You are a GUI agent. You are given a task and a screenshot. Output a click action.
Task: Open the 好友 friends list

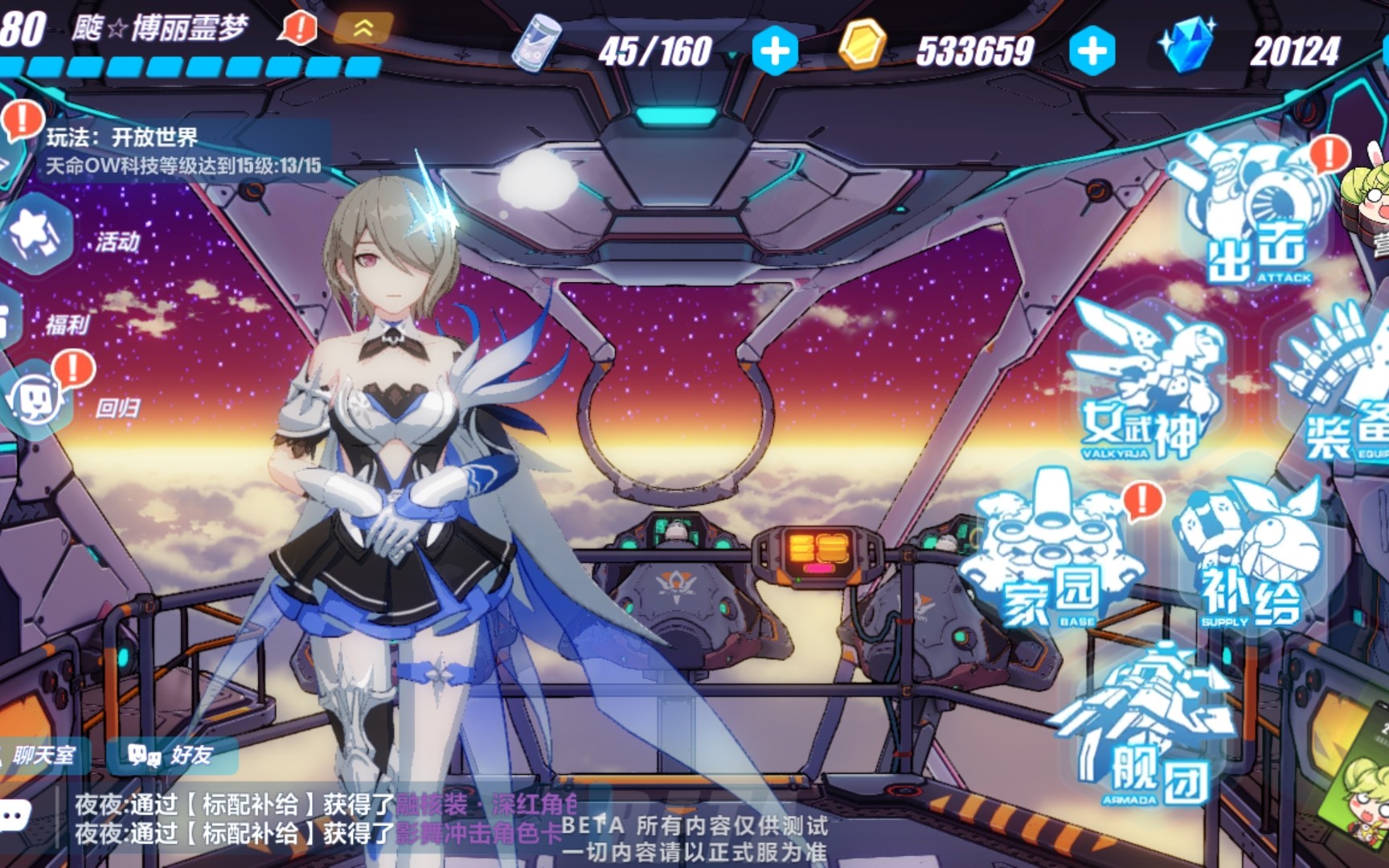click(170, 755)
